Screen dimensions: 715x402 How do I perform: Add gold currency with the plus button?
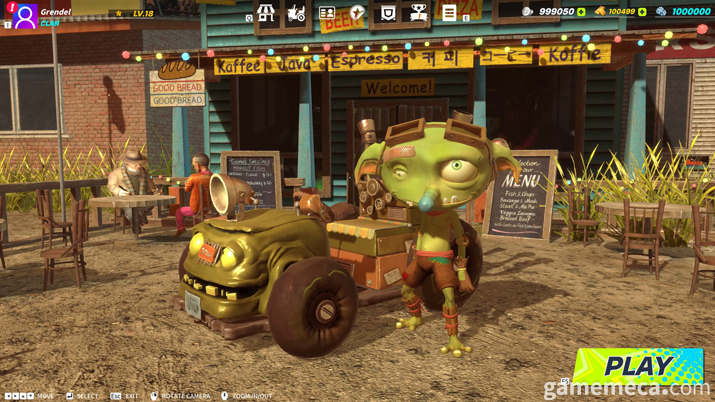pos(642,12)
